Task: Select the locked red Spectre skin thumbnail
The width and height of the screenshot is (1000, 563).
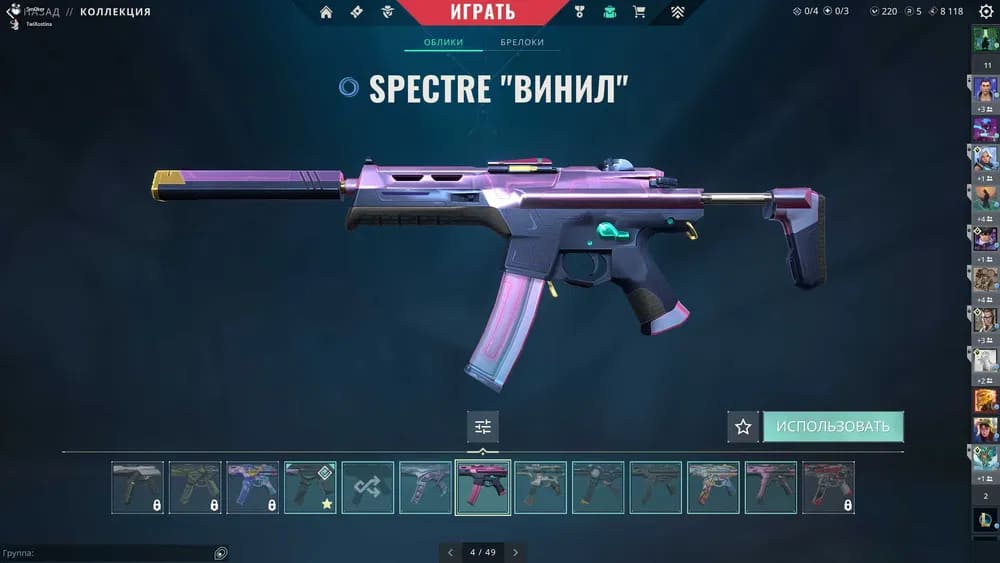Action: (x=828, y=487)
